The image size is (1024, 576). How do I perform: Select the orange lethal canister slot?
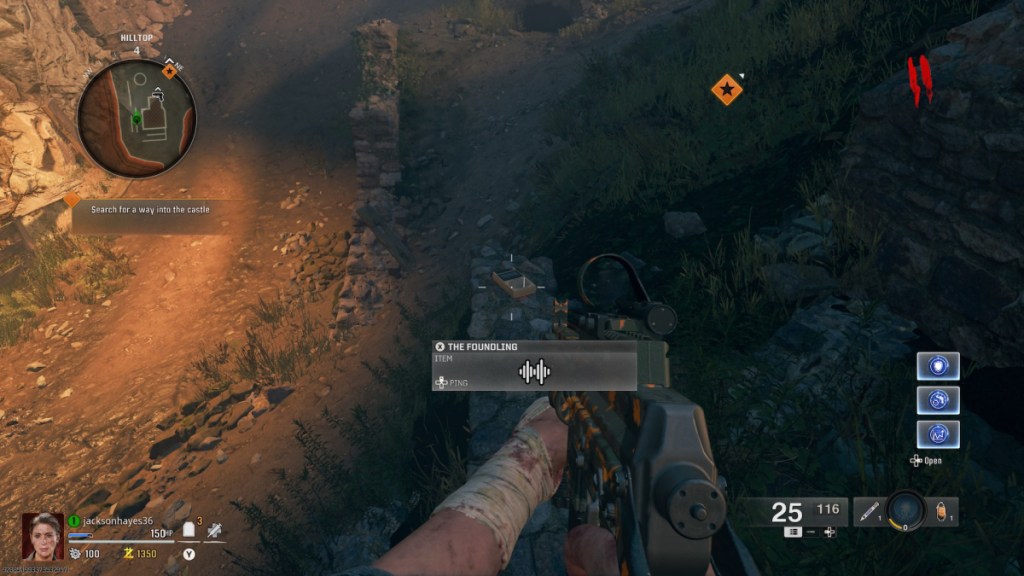942,512
